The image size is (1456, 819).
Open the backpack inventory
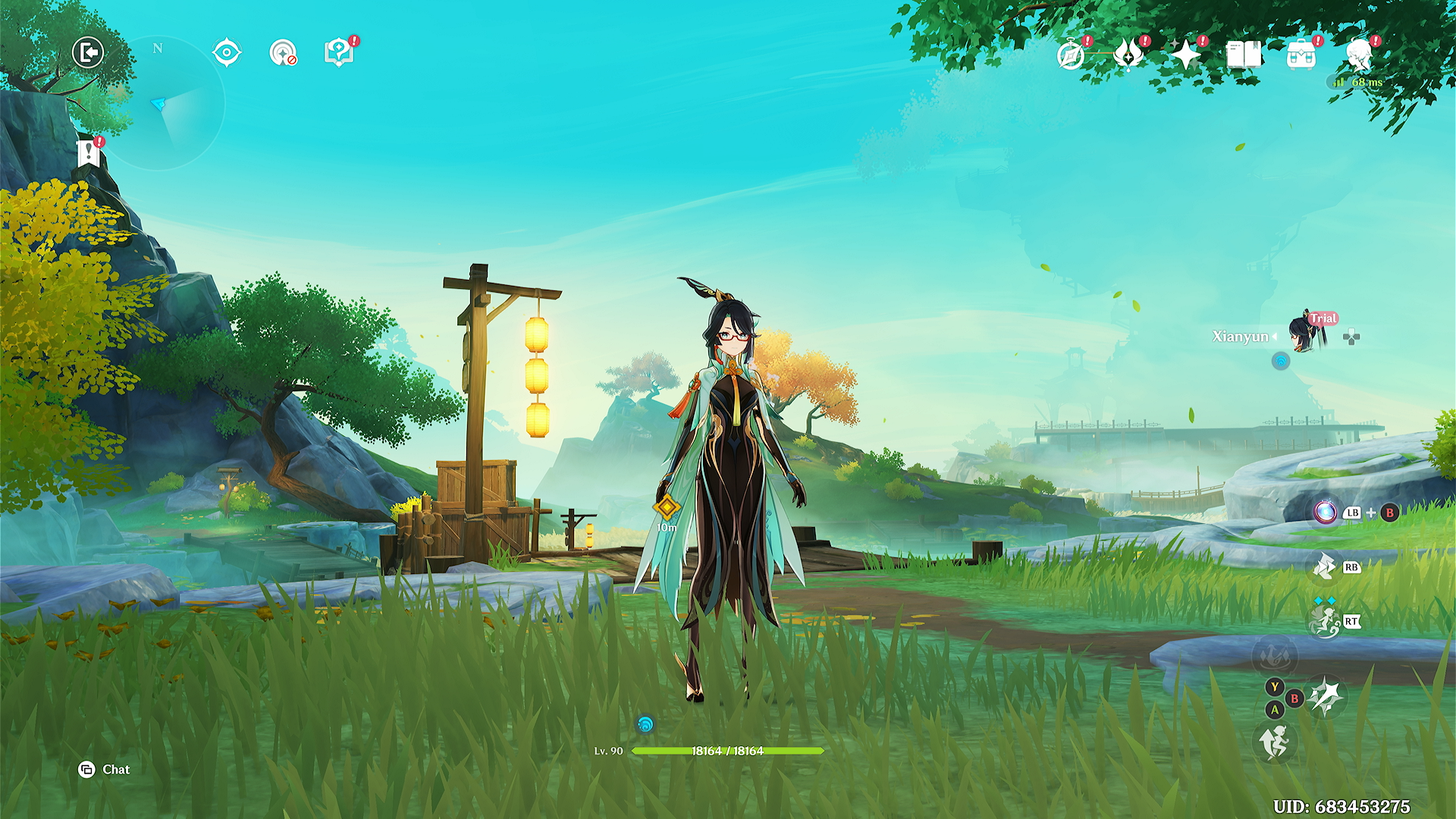click(x=1301, y=55)
